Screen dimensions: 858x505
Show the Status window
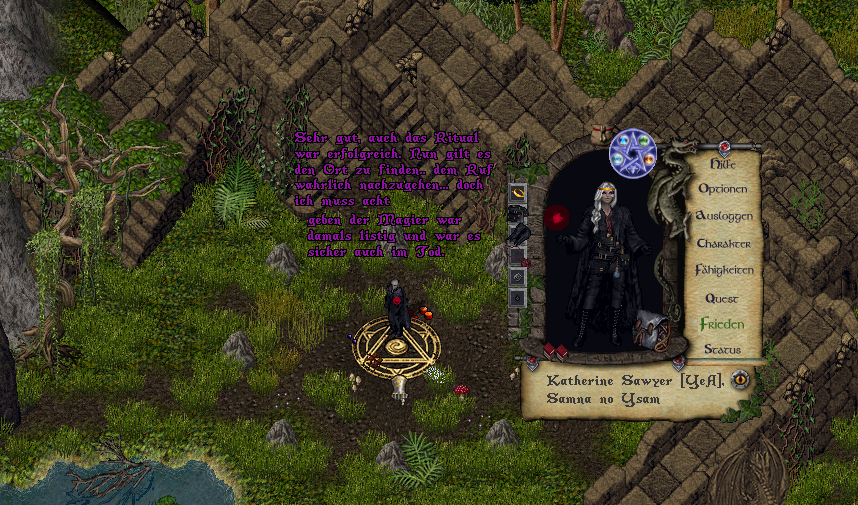722,349
